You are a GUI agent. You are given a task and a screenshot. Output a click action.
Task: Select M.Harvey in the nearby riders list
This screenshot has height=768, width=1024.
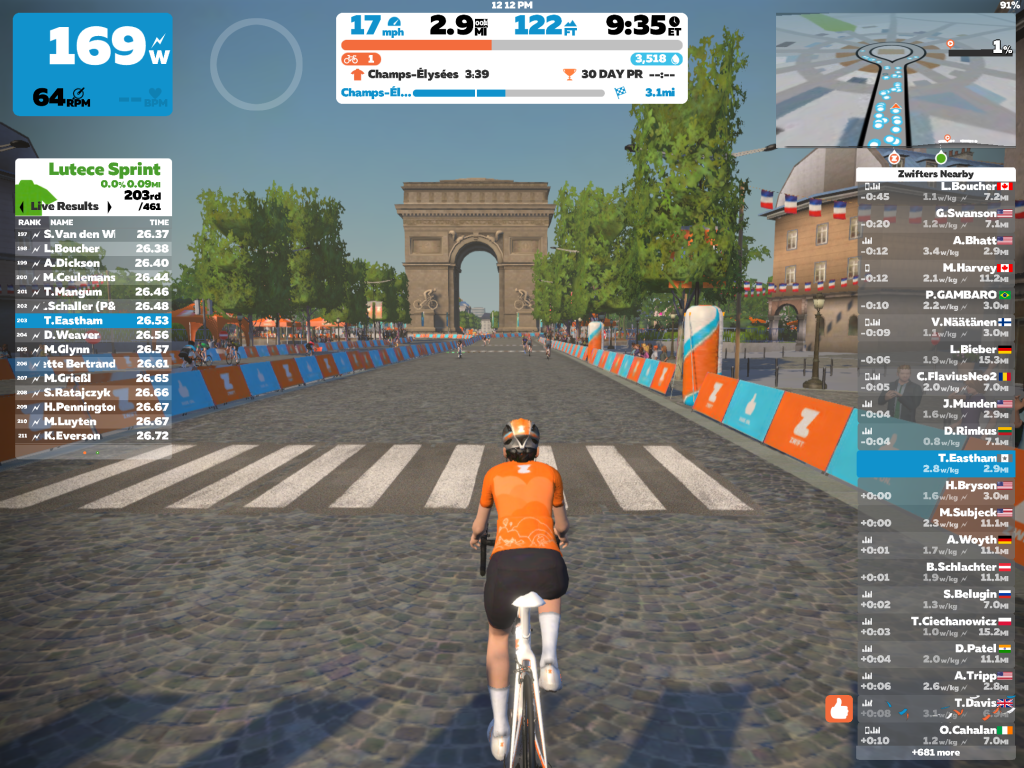(x=936, y=273)
